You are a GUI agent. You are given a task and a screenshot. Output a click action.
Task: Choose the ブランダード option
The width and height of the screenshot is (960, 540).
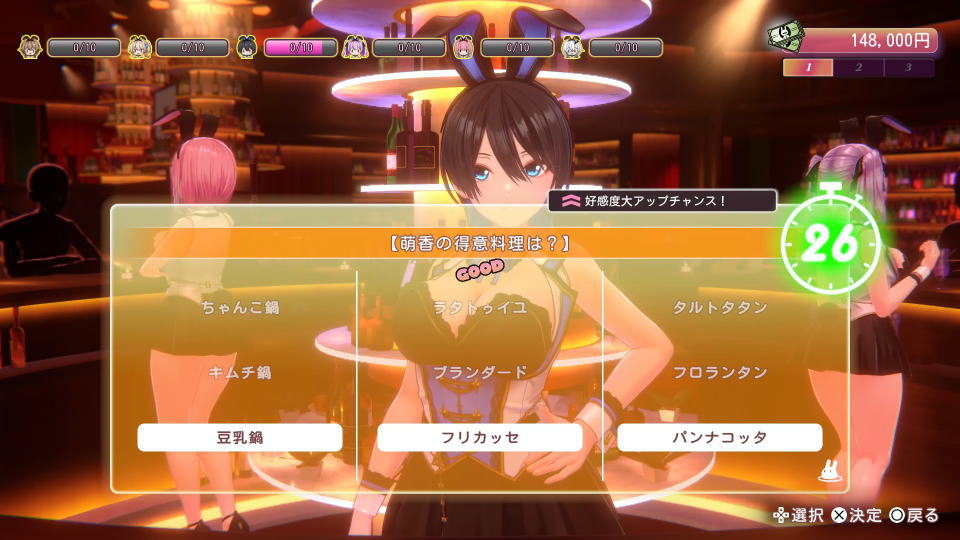coord(480,372)
